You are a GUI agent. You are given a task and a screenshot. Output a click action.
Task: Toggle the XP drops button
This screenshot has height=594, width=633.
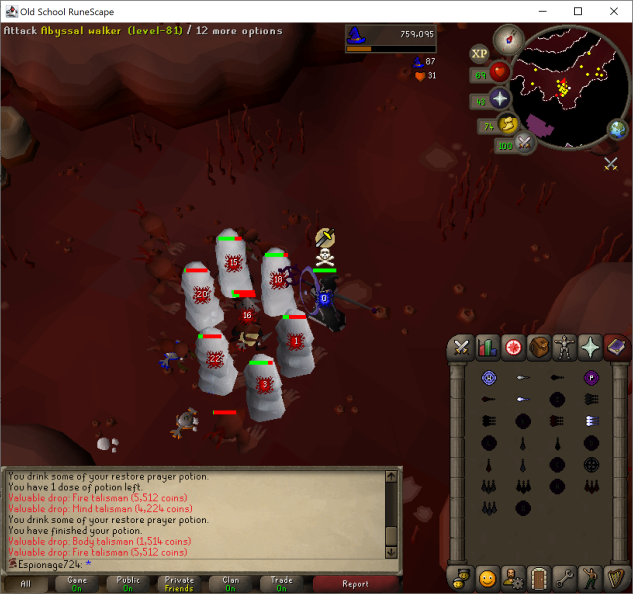pos(480,53)
